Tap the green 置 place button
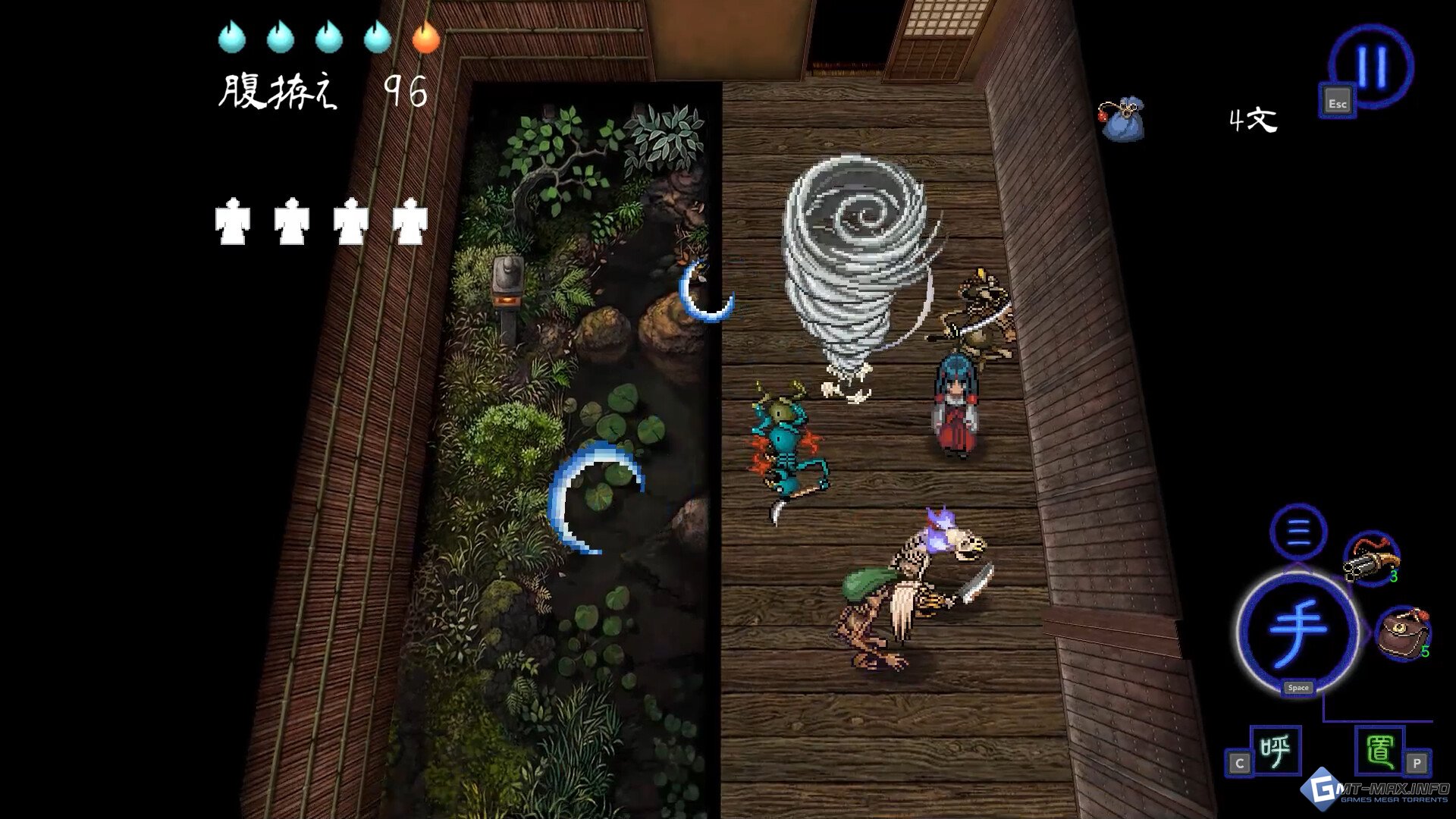Viewport: 1456px width, 819px height. click(1379, 751)
